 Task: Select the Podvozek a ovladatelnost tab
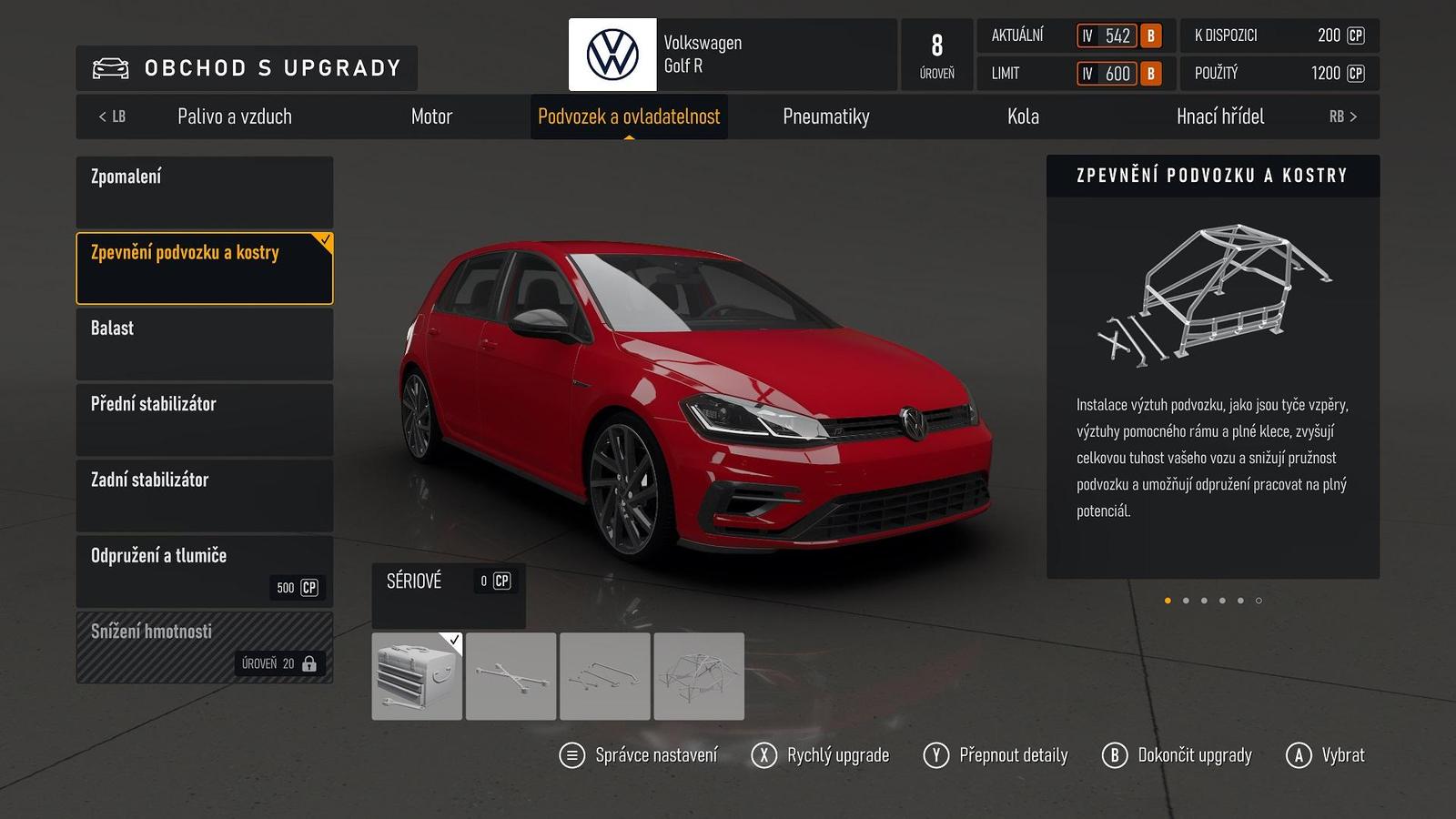pos(629,116)
